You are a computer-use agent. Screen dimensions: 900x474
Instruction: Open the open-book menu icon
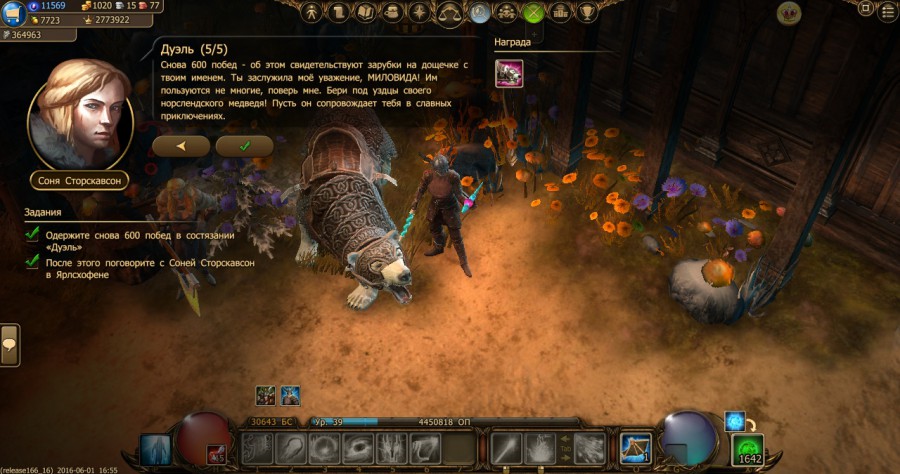365,13
